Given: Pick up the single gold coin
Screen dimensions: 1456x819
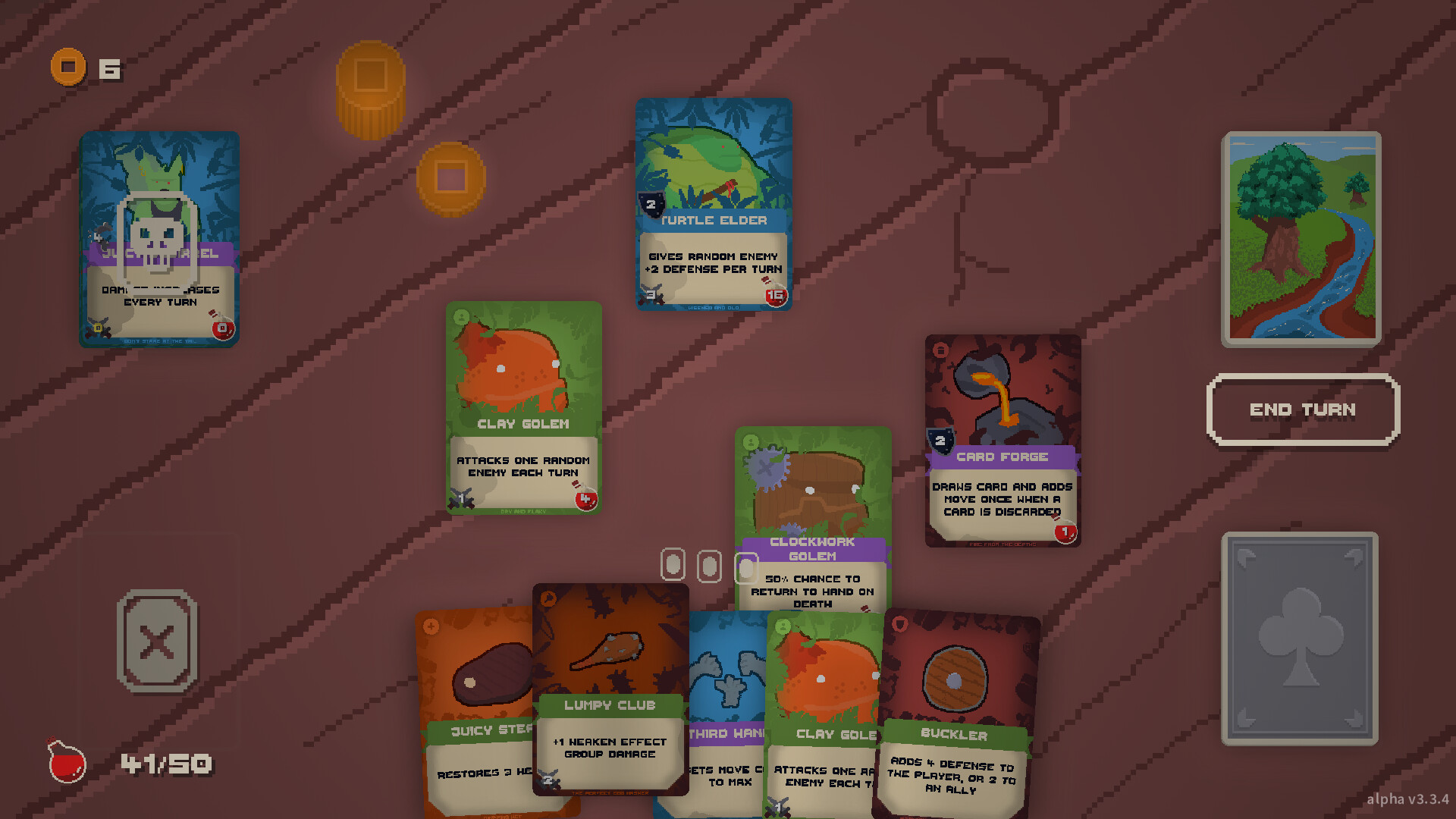Looking at the screenshot, I should 453,180.
